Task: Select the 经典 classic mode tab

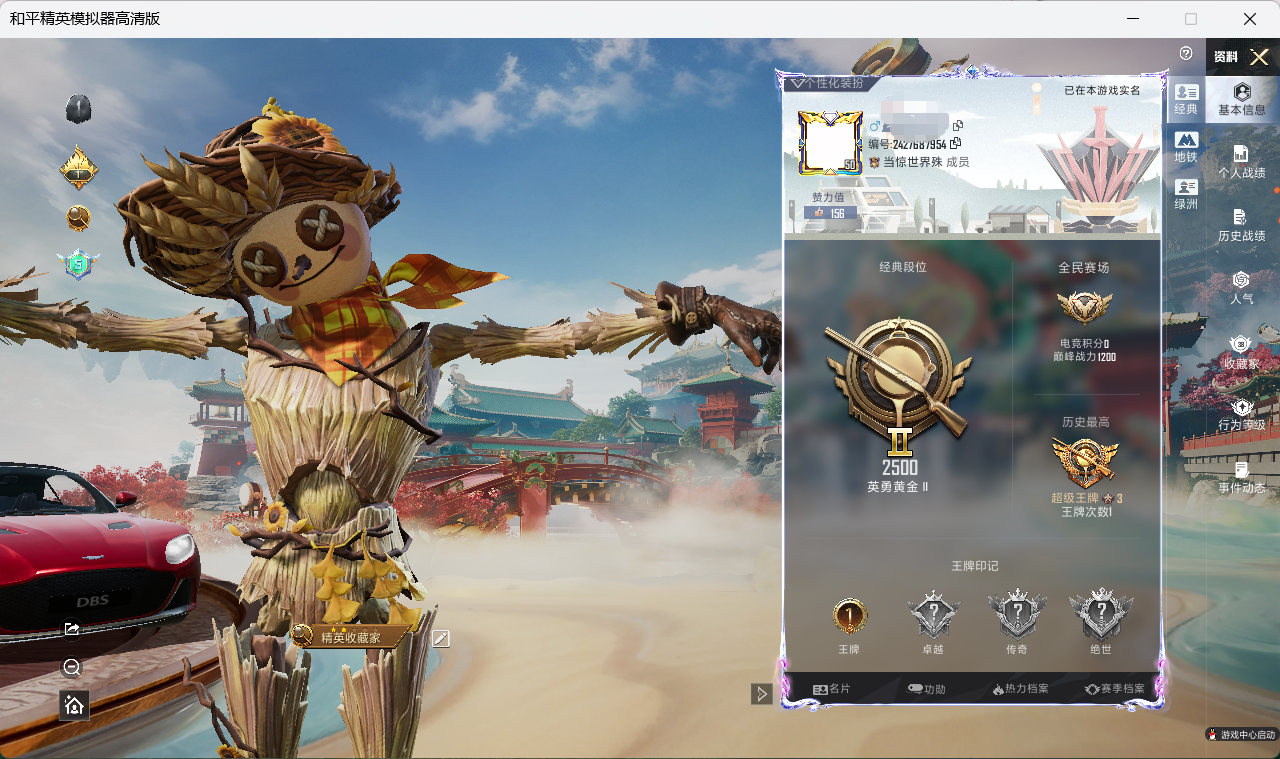Action: point(1186,99)
